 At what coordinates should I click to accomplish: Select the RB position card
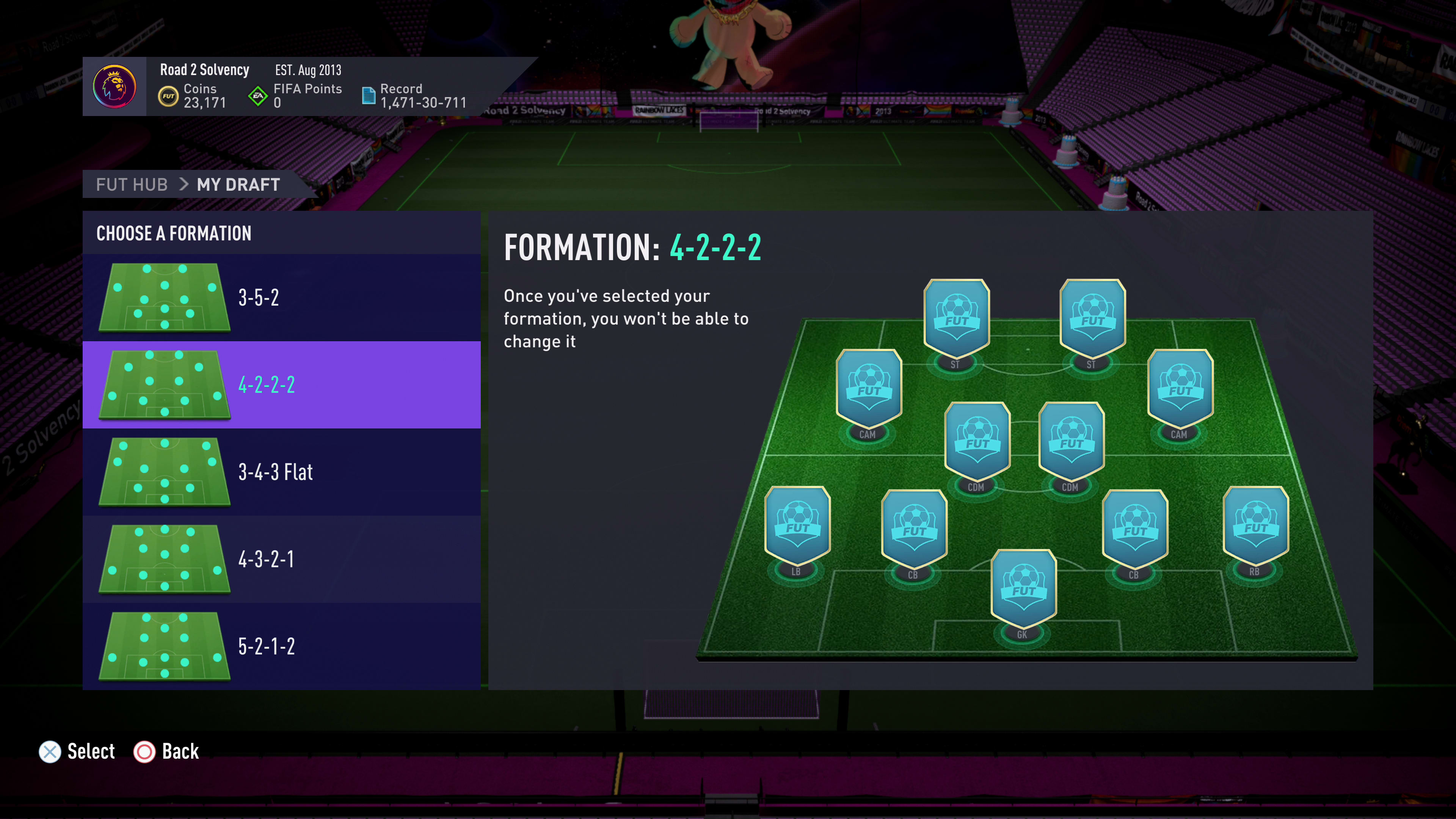(x=1255, y=526)
